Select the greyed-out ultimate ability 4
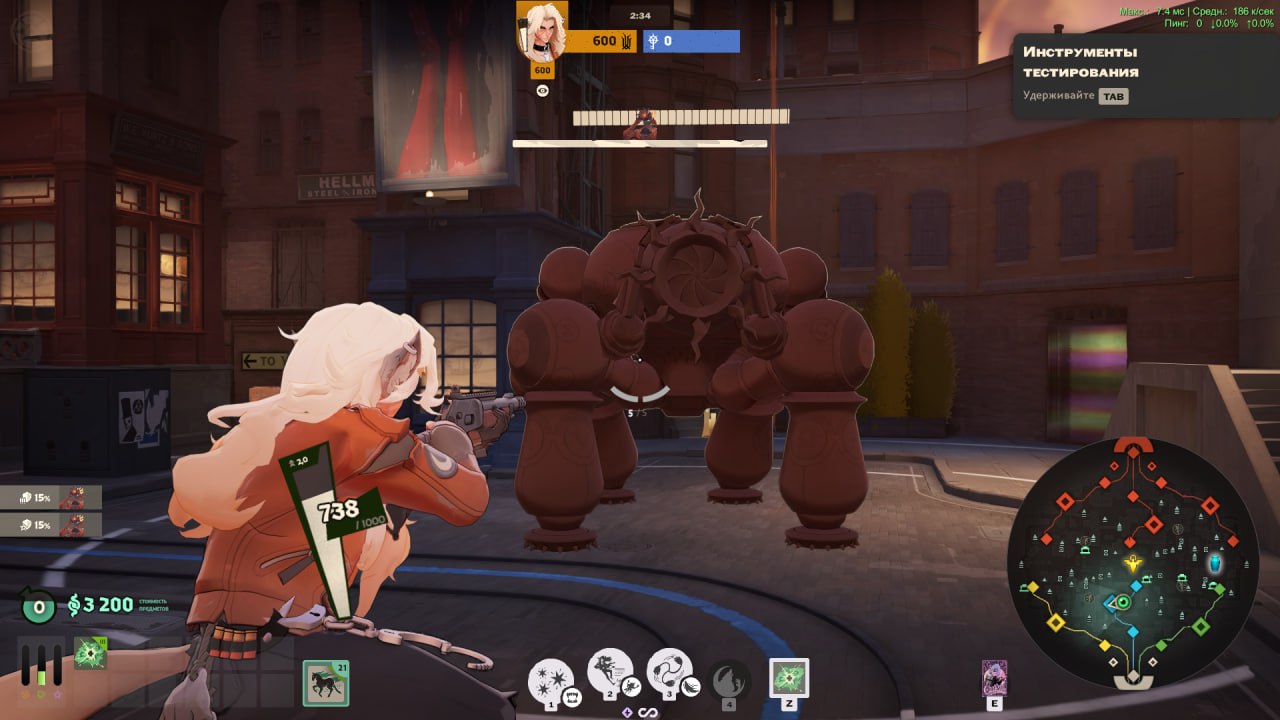Image resolution: width=1280 pixels, height=720 pixels. click(x=729, y=681)
